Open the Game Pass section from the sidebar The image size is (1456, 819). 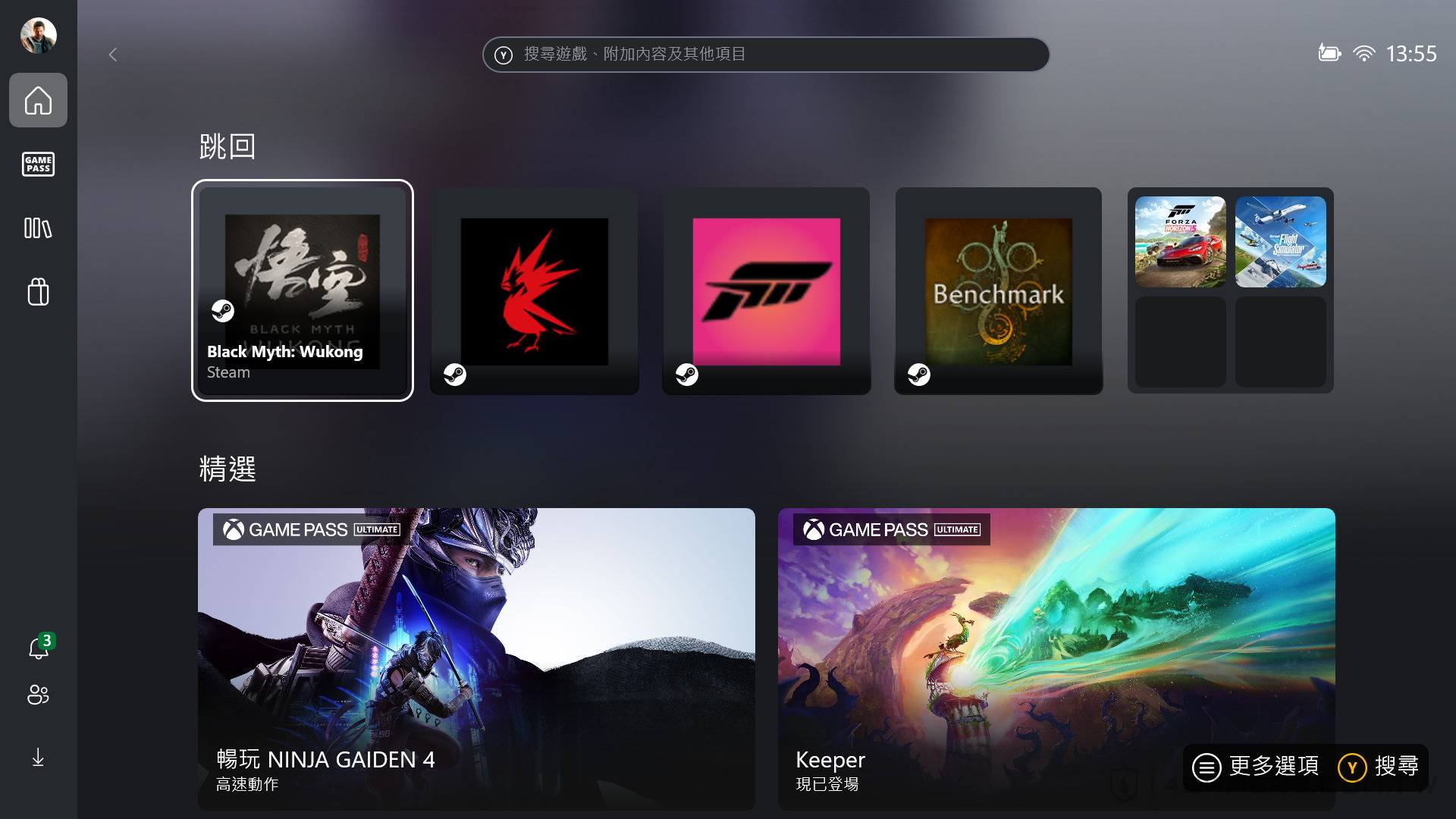(38, 165)
